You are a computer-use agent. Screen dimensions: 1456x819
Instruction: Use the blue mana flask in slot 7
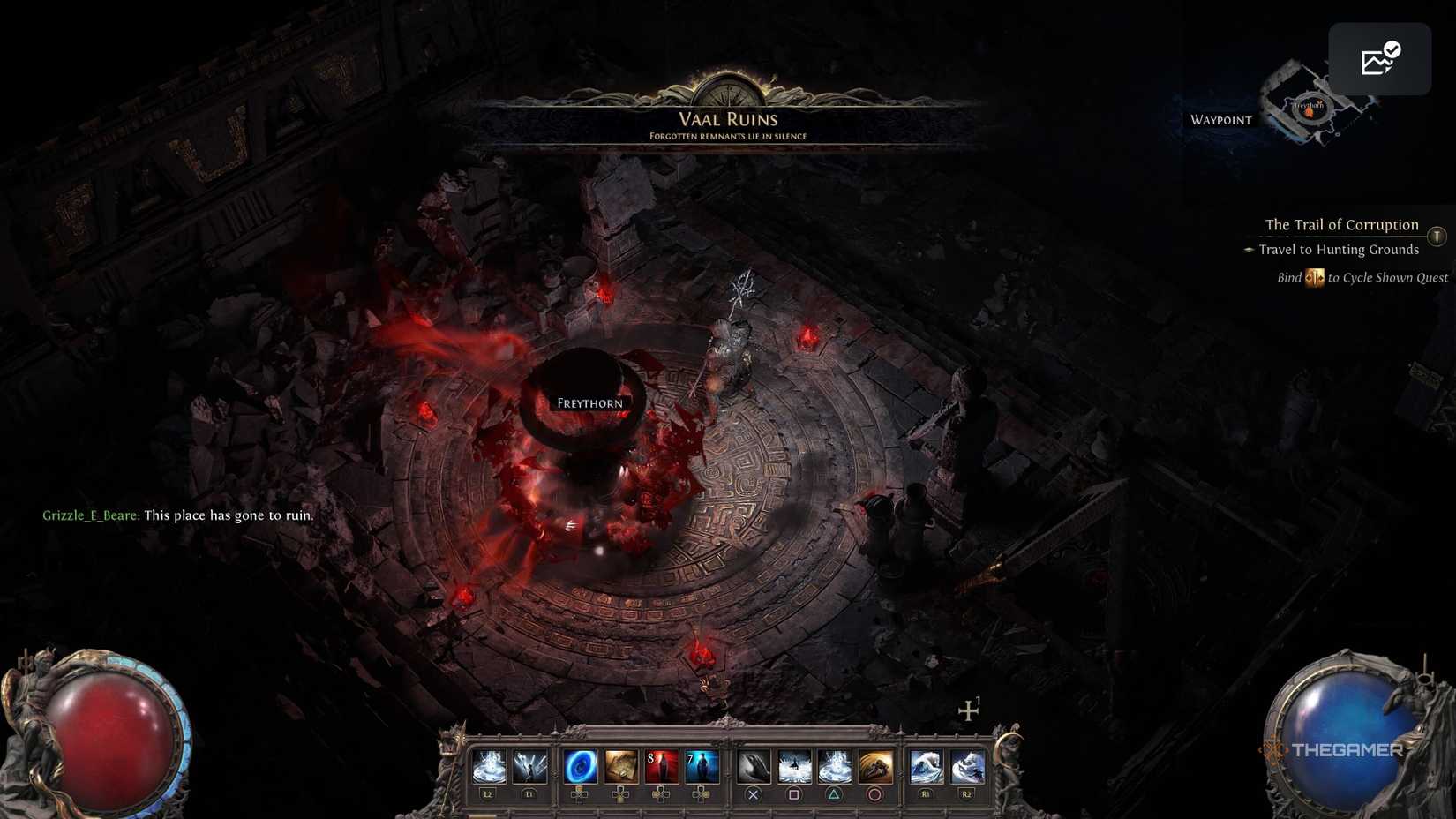pos(700,766)
